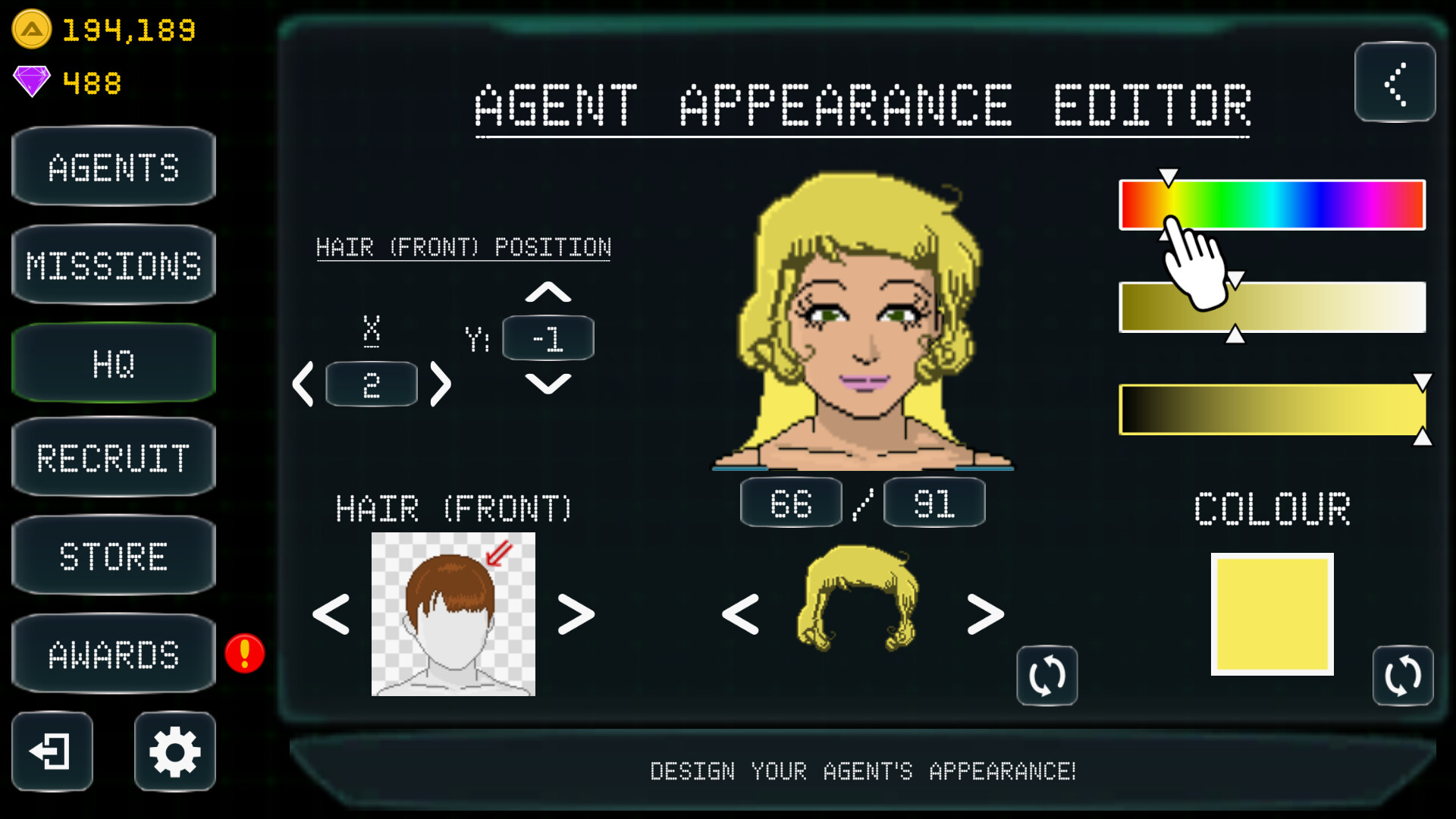Image resolution: width=1456 pixels, height=819 pixels.
Task: Open the game settings gear
Action: tap(174, 752)
